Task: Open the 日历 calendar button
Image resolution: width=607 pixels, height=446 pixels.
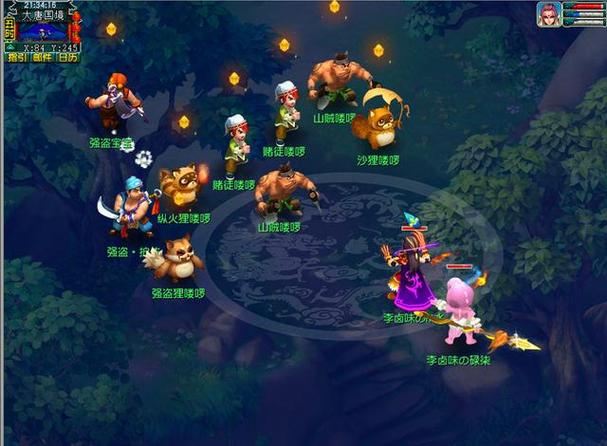Action: (68, 57)
